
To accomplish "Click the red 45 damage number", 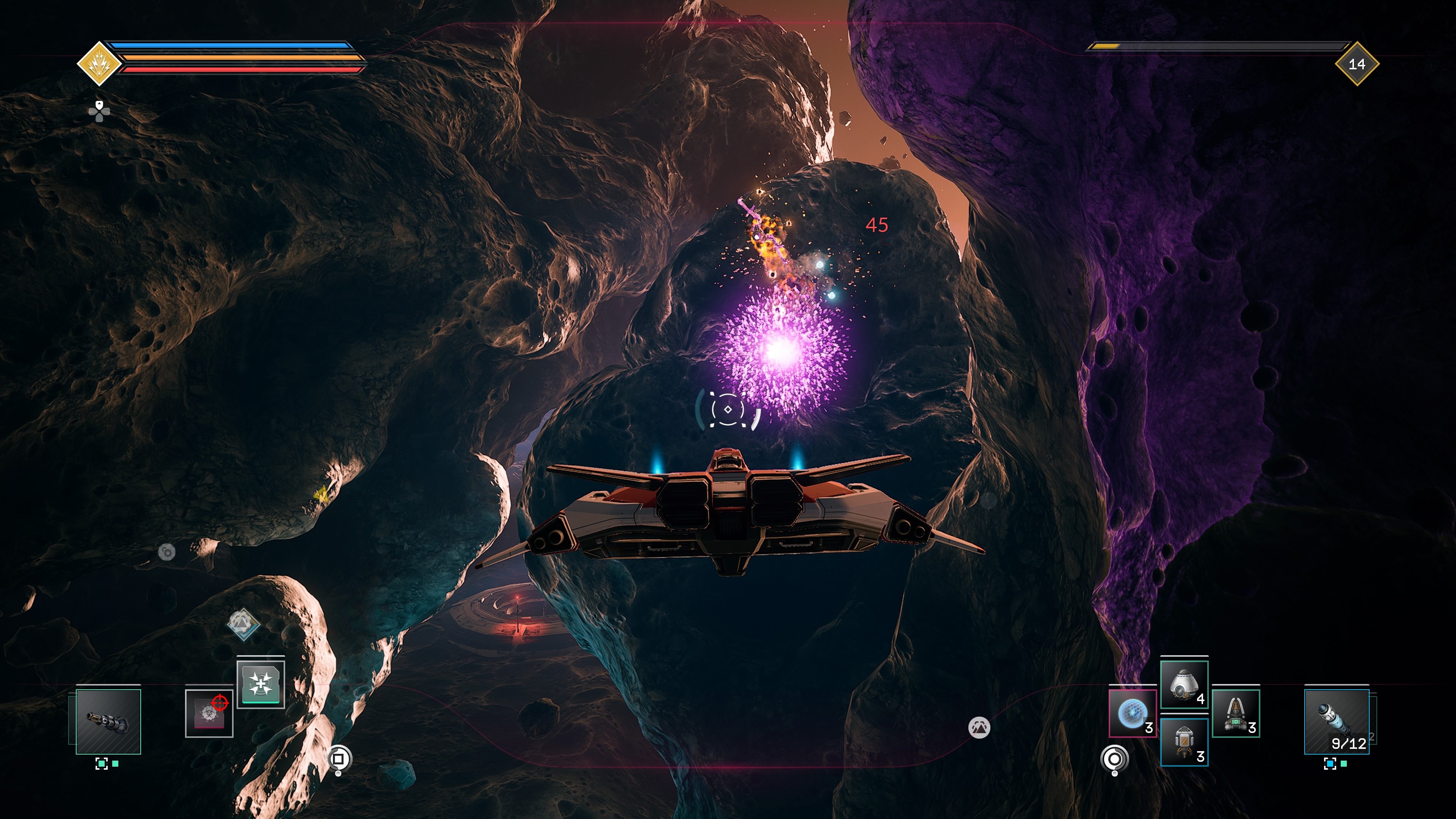I will (x=877, y=225).
